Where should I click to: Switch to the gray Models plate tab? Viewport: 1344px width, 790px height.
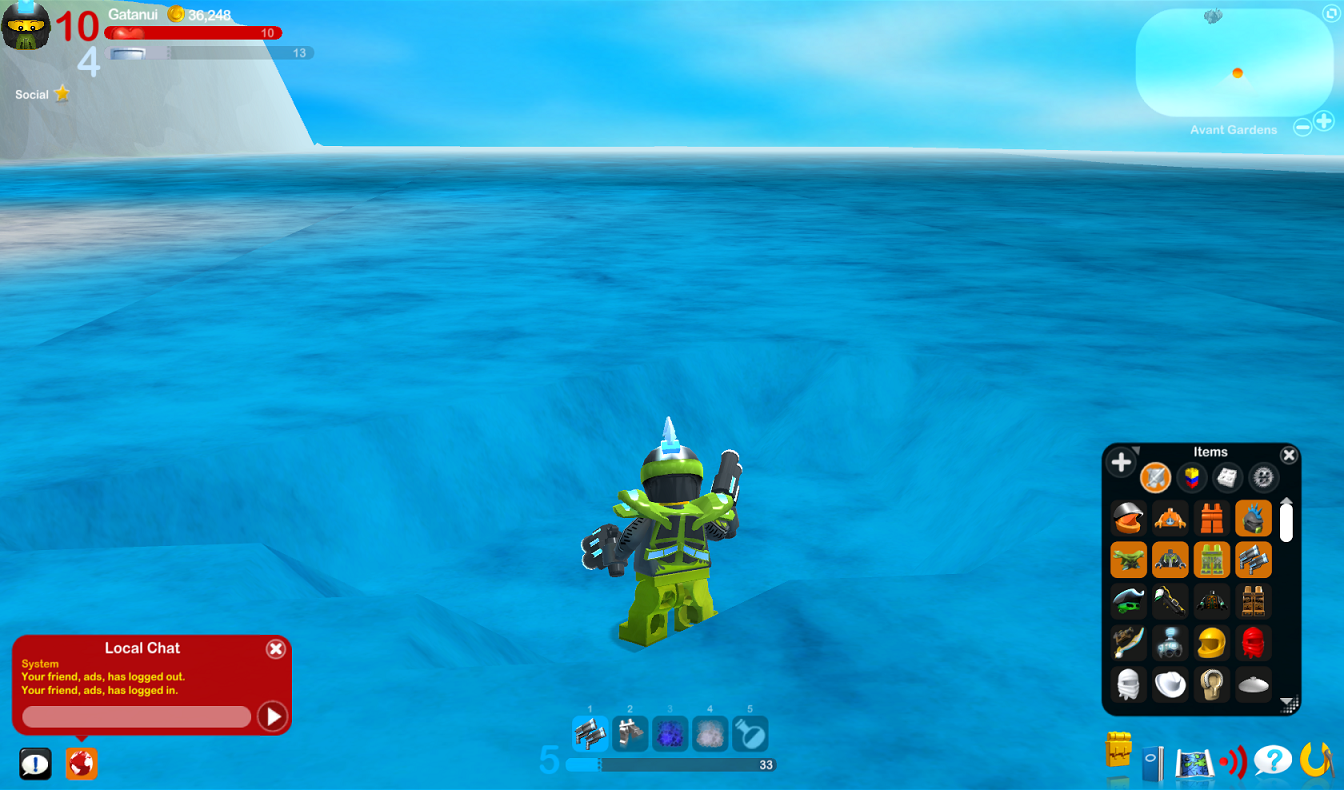(x=1225, y=478)
